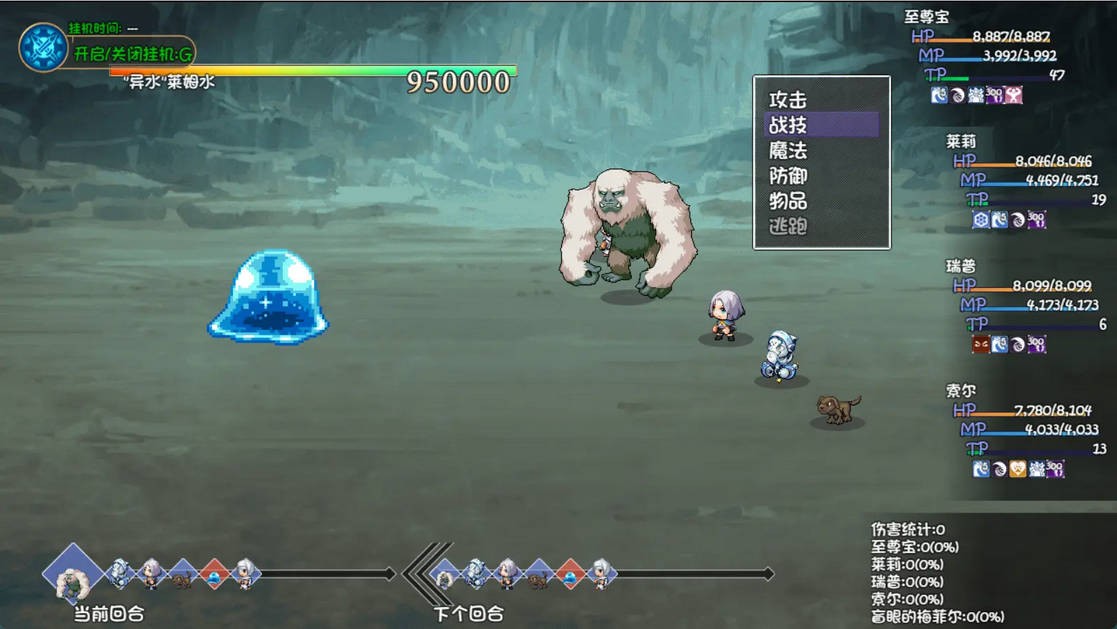
Task: Select the 攻击 attack command
Action: point(788,100)
